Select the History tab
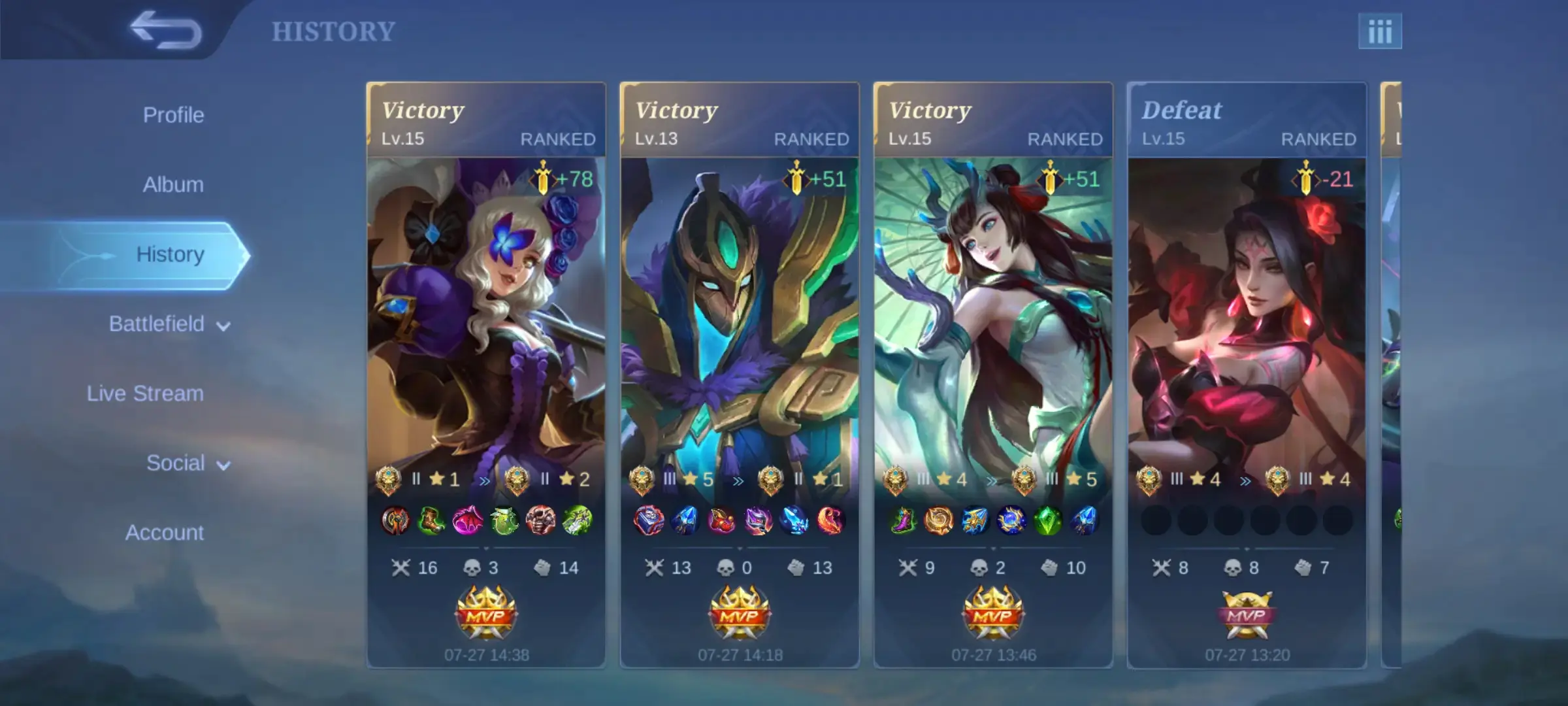The image size is (1568, 706). click(171, 254)
